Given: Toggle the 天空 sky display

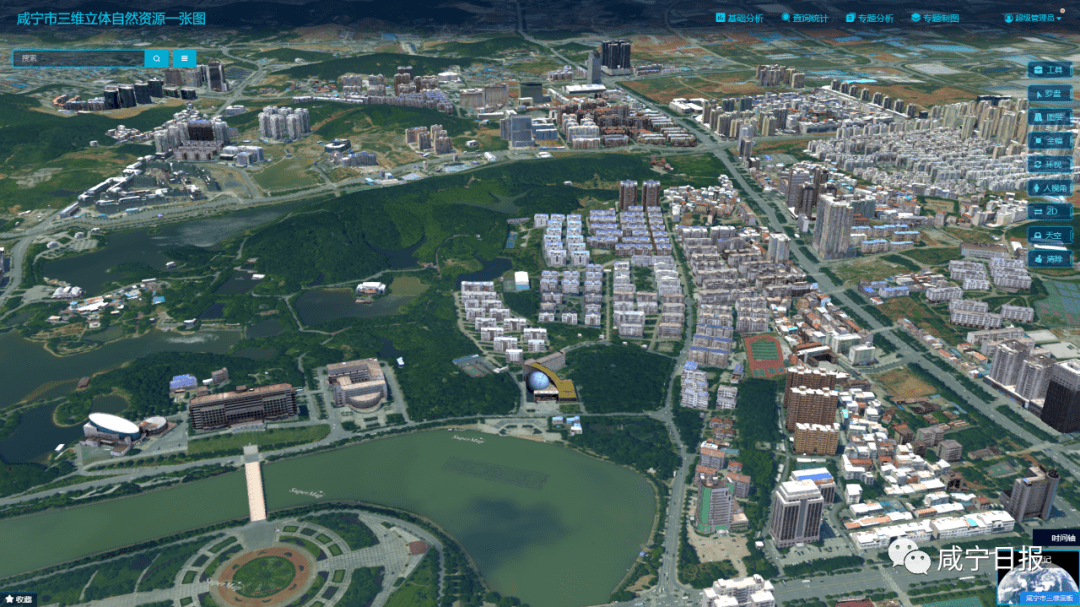Looking at the screenshot, I should 1049,235.
